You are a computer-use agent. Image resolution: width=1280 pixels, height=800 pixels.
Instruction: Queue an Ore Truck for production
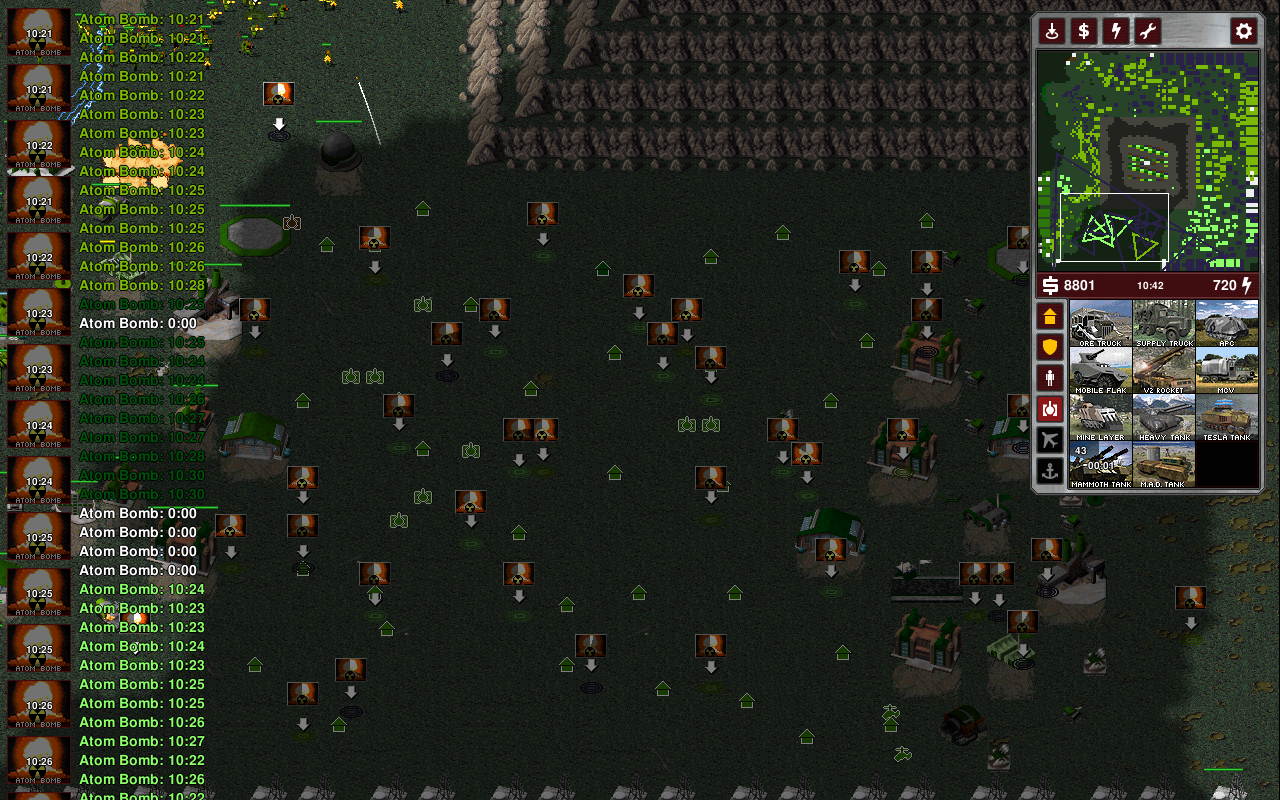point(1100,323)
